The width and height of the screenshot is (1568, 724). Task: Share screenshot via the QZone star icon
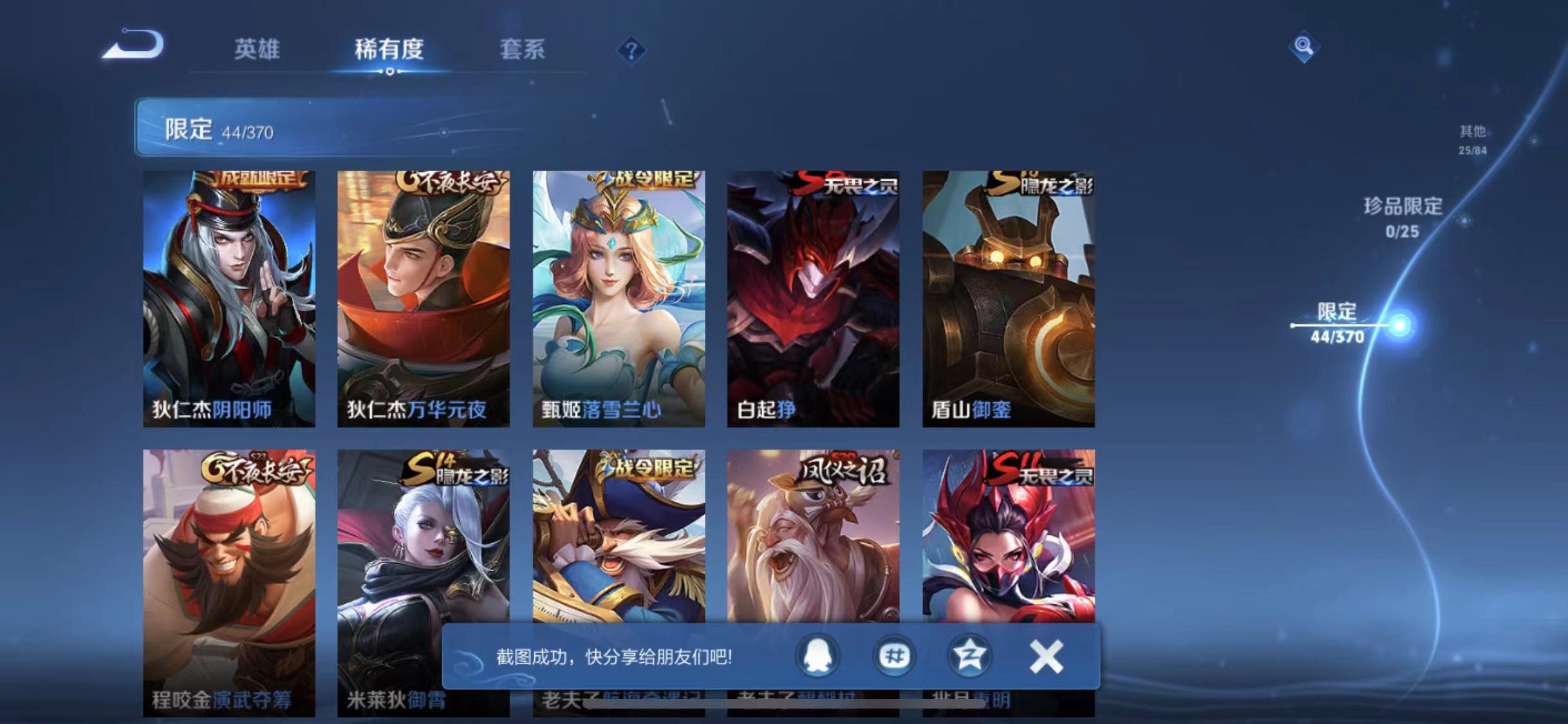point(969,656)
